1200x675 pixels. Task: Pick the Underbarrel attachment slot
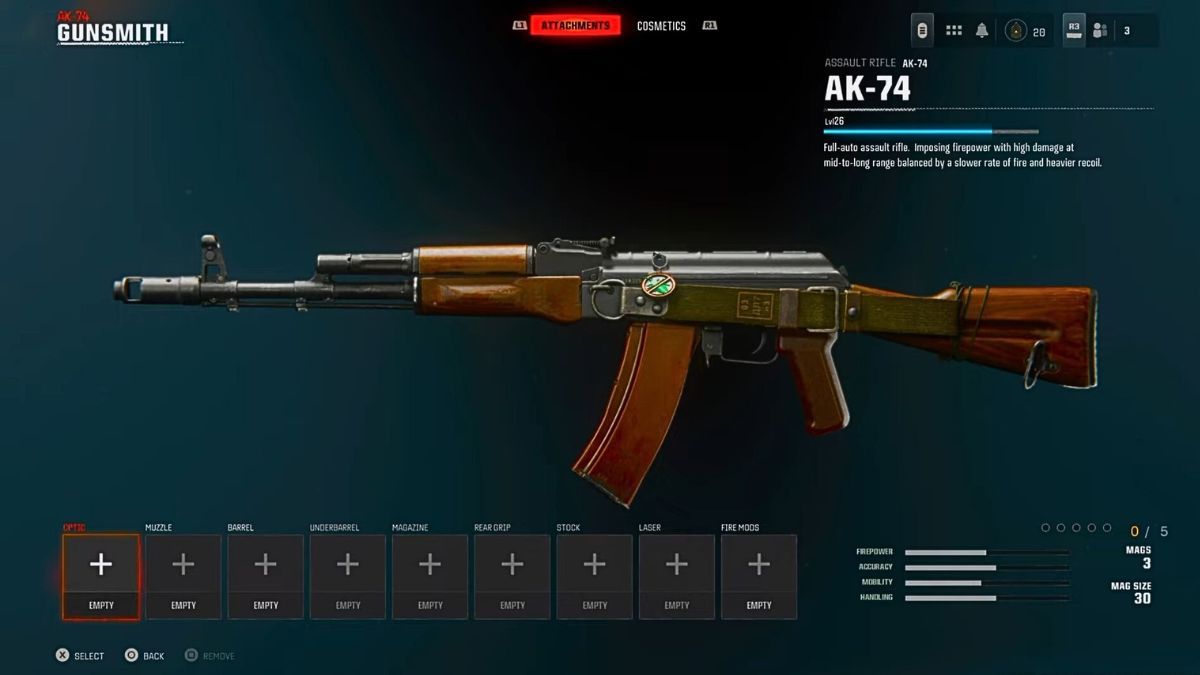click(x=348, y=575)
